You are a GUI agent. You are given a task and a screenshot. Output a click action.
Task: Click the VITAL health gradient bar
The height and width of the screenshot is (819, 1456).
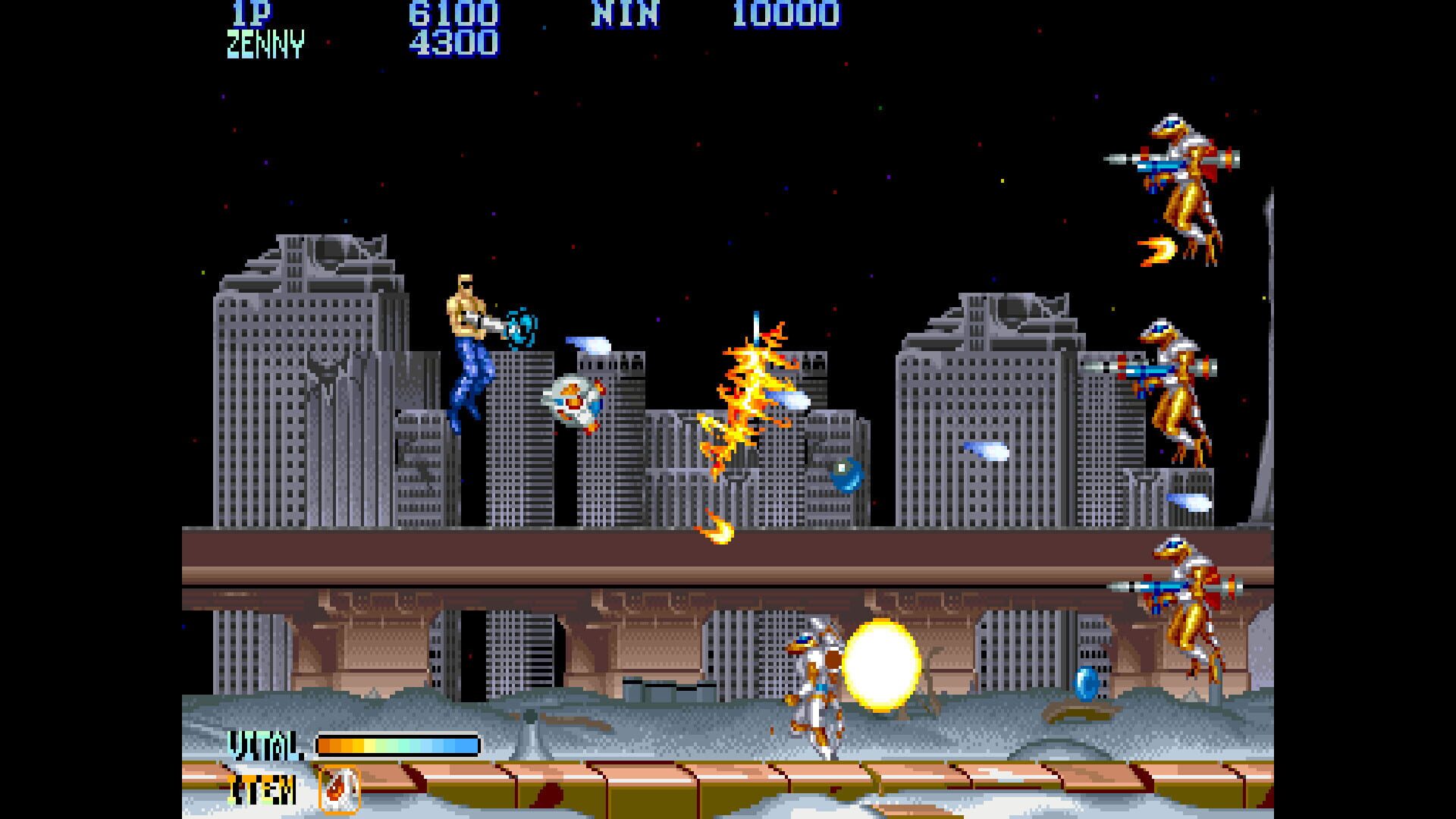(x=398, y=745)
